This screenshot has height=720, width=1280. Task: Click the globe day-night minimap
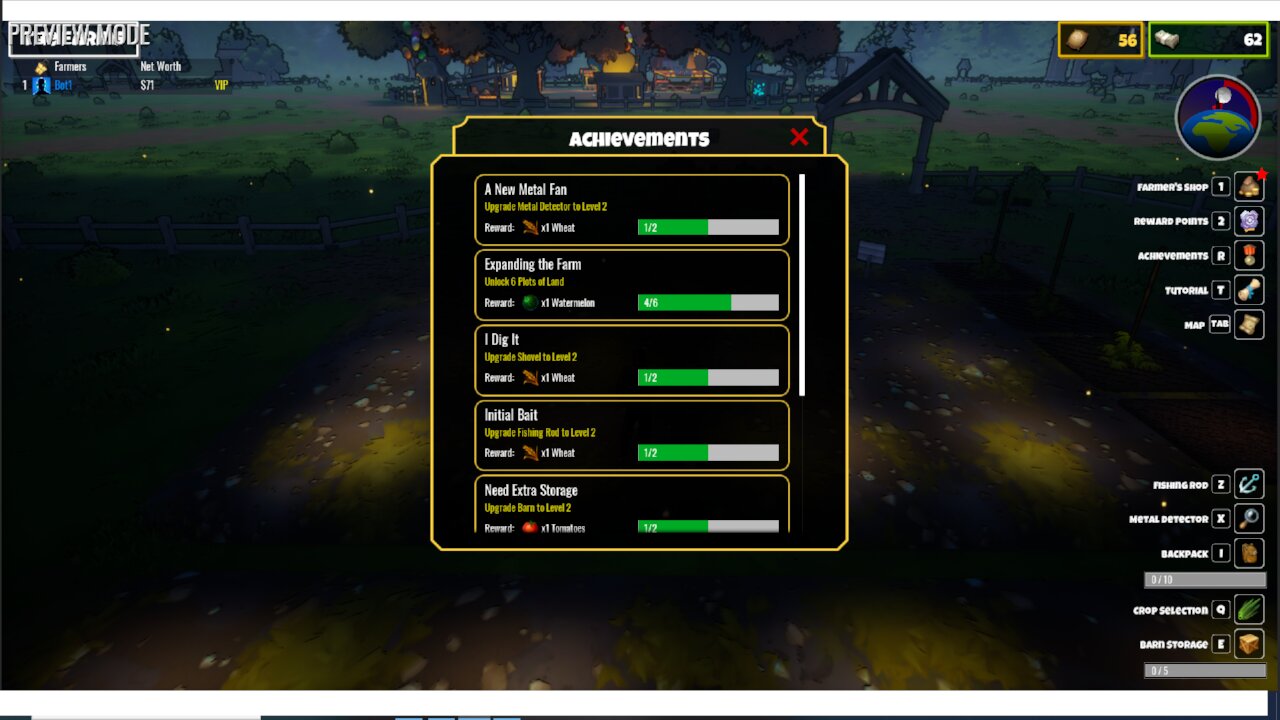coord(1217,117)
